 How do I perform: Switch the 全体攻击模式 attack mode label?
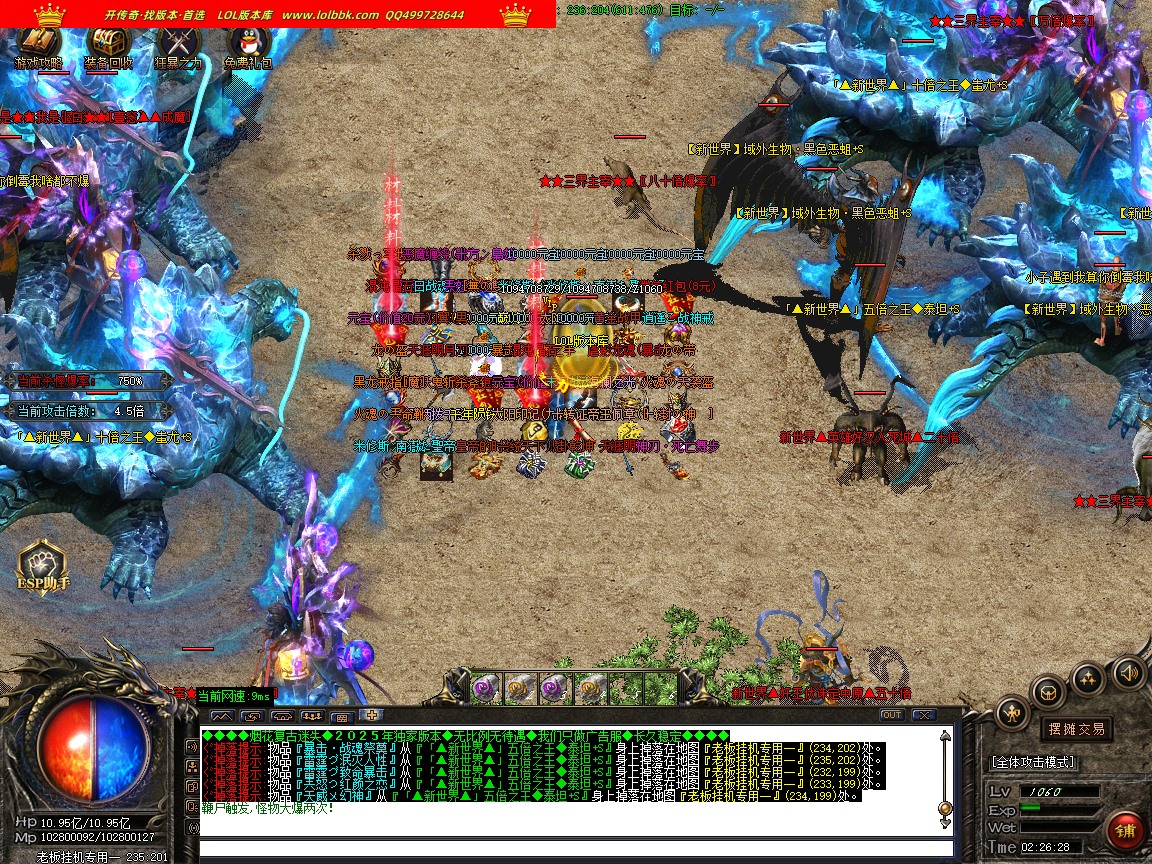(x=1033, y=762)
